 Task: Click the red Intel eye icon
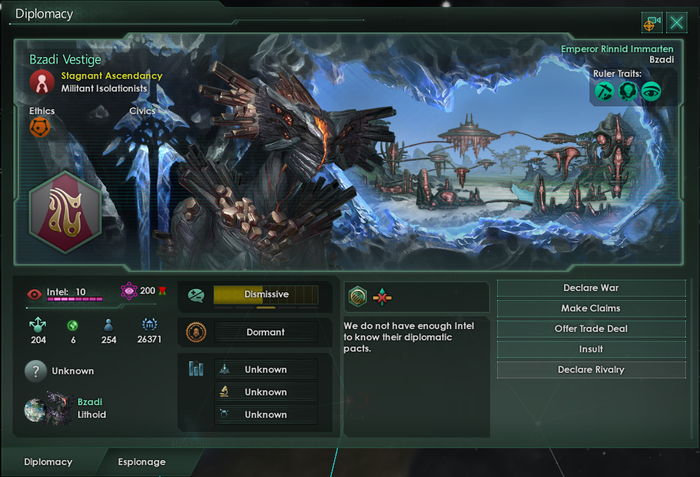(35, 293)
